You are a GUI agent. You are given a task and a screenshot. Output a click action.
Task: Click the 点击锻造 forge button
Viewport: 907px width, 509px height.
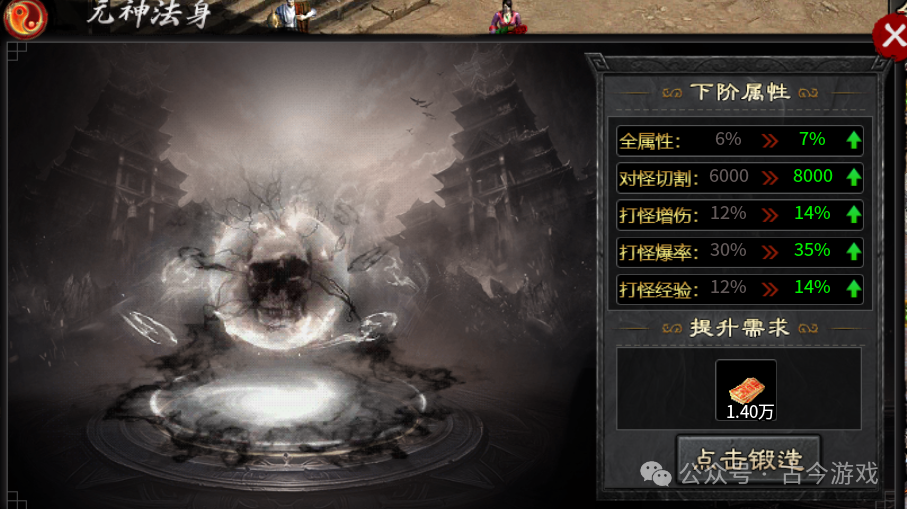click(x=748, y=459)
